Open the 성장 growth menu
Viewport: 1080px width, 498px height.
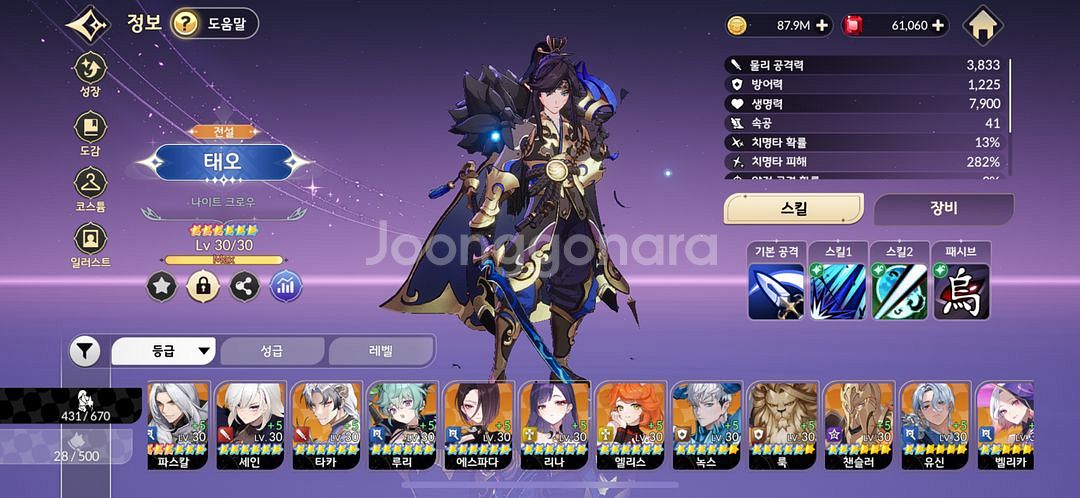[x=90, y=74]
